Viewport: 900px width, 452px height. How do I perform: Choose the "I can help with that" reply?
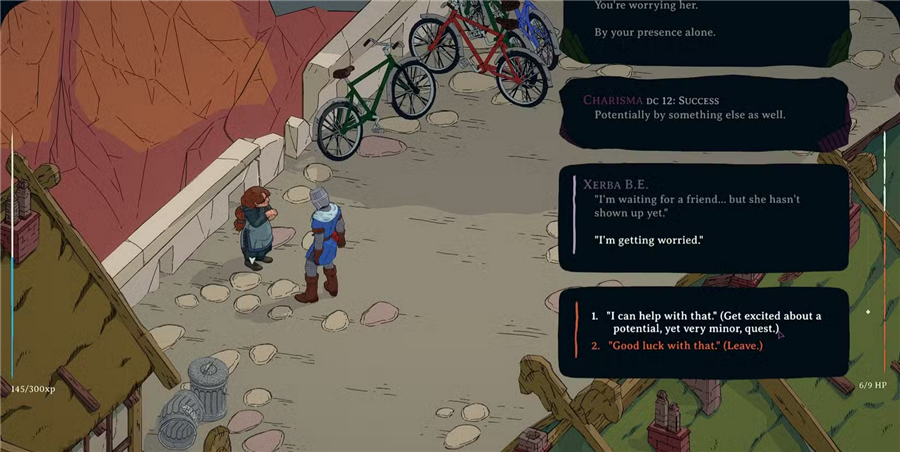(712, 322)
